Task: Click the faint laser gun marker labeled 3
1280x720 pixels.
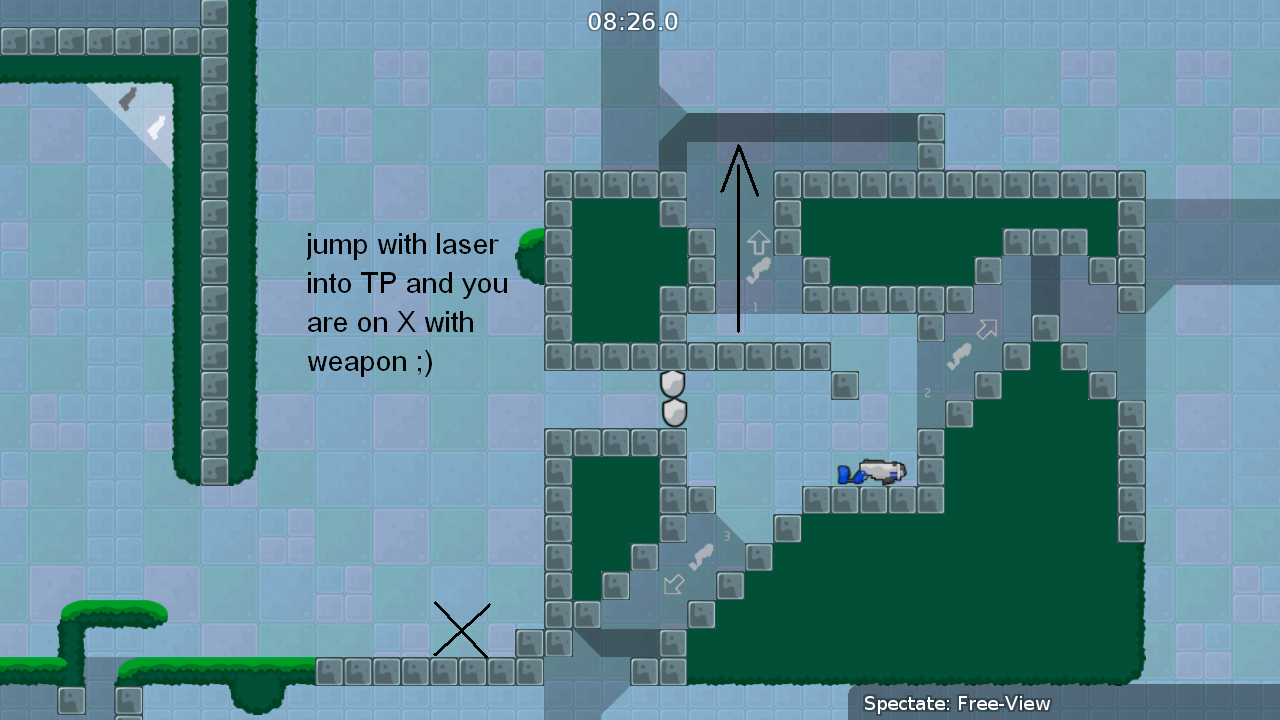Action: coord(703,557)
